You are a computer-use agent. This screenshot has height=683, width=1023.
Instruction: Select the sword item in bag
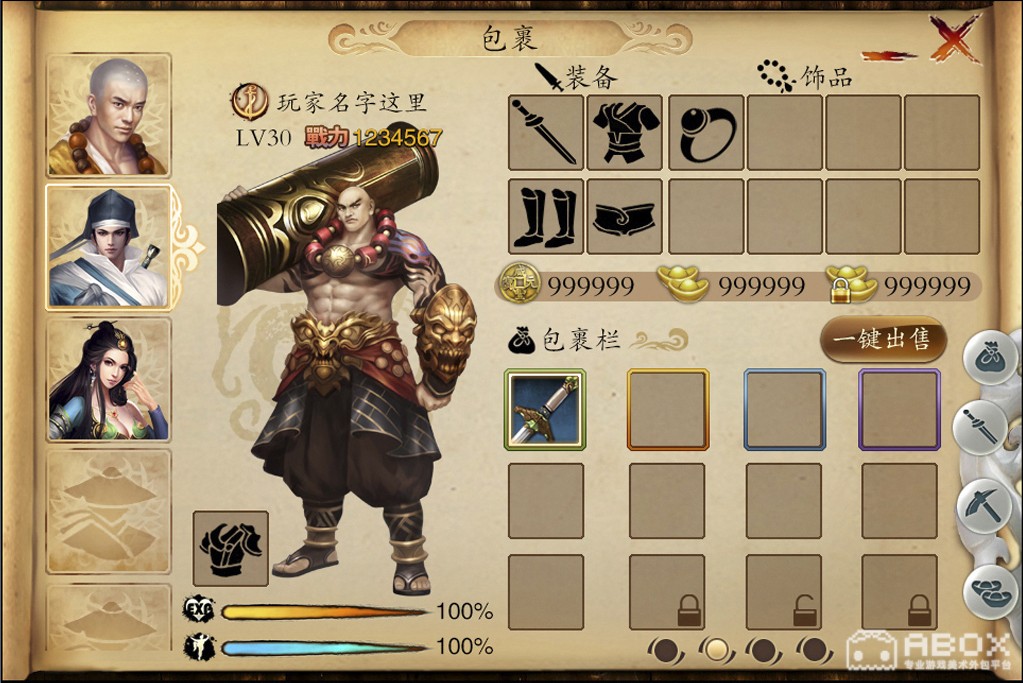pos(545,409)
